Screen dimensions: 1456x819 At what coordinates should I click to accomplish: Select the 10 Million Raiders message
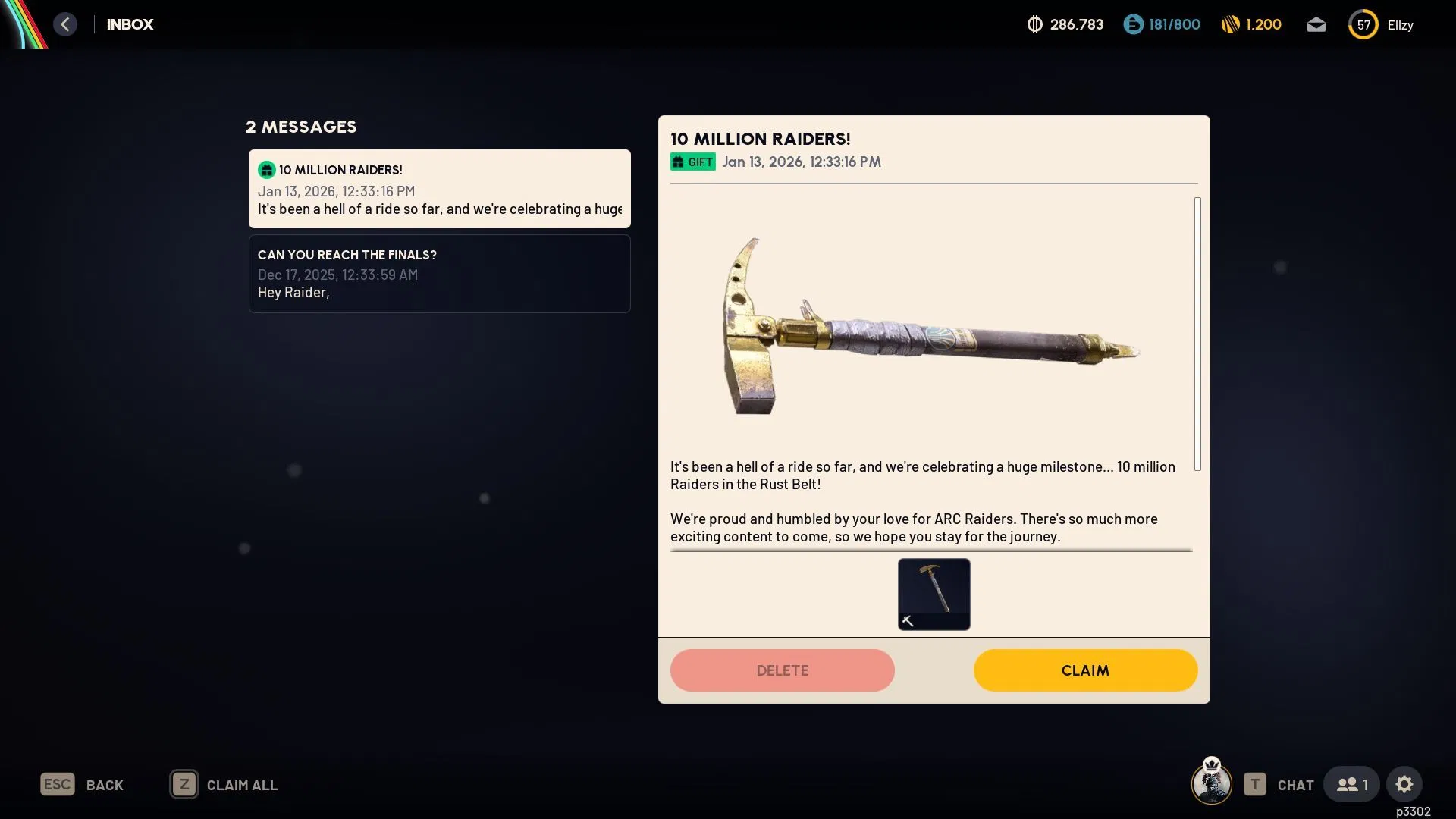coord(439,189)
